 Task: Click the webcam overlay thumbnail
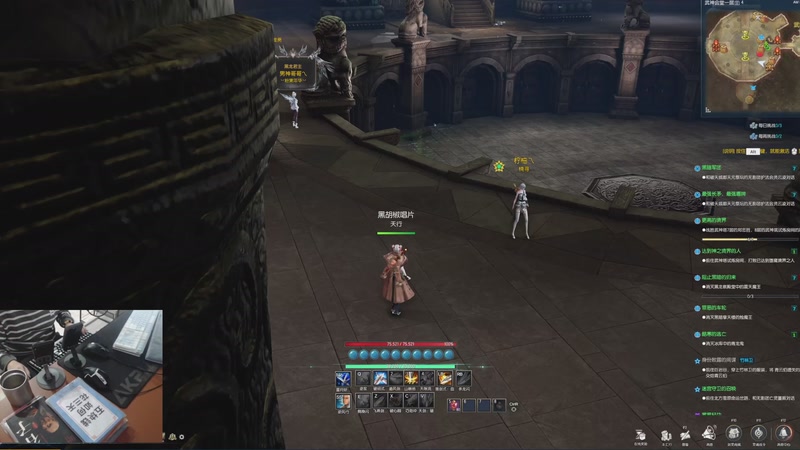(x=81, y=375)
